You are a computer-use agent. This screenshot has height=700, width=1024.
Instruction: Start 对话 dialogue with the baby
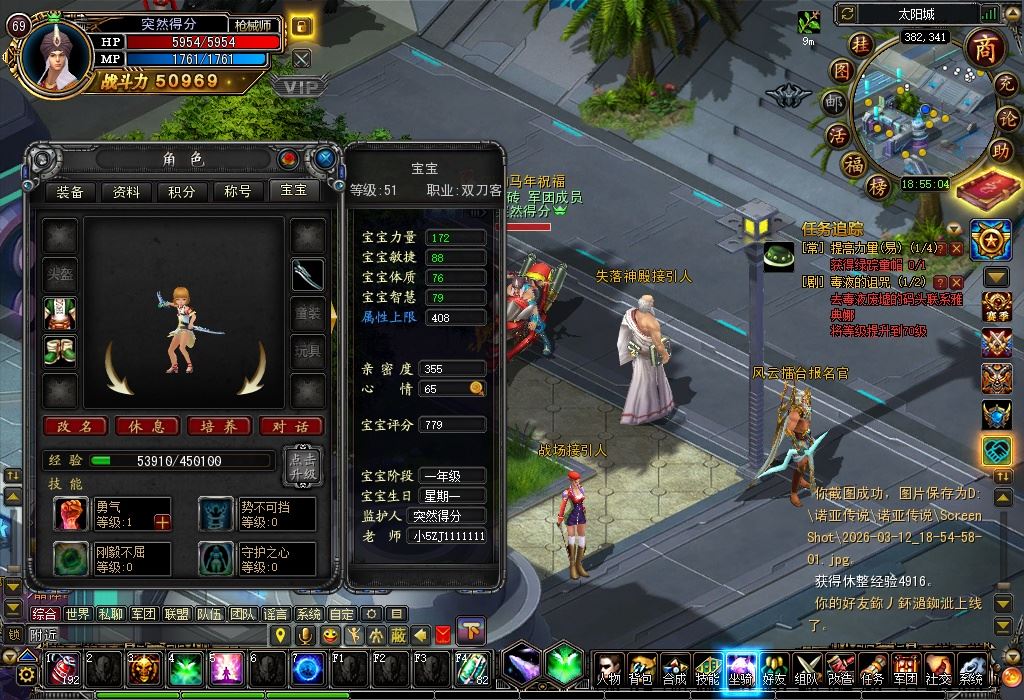(290, 426)
